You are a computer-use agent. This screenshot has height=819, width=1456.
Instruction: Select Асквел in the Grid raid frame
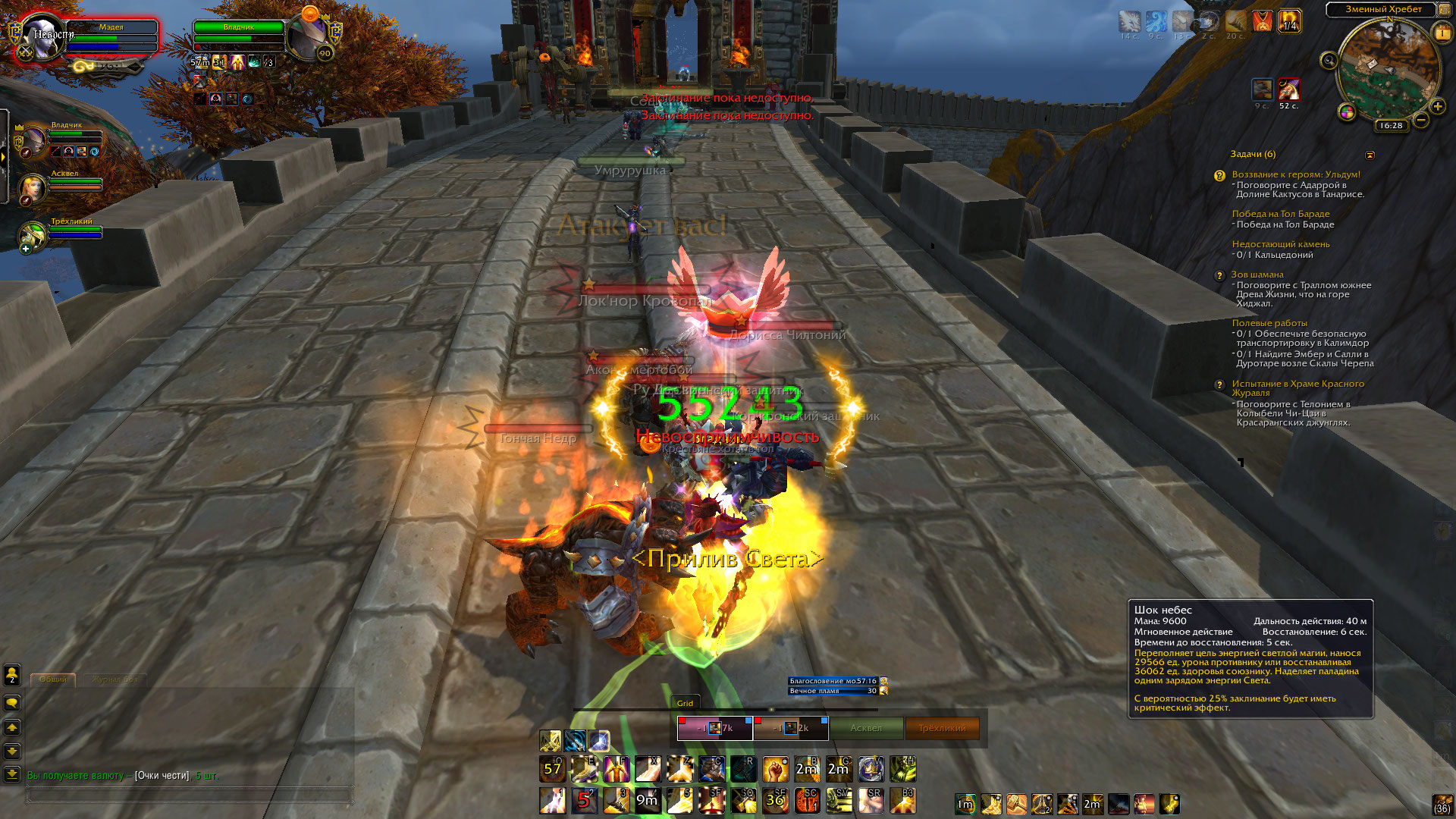coord(866,728)
